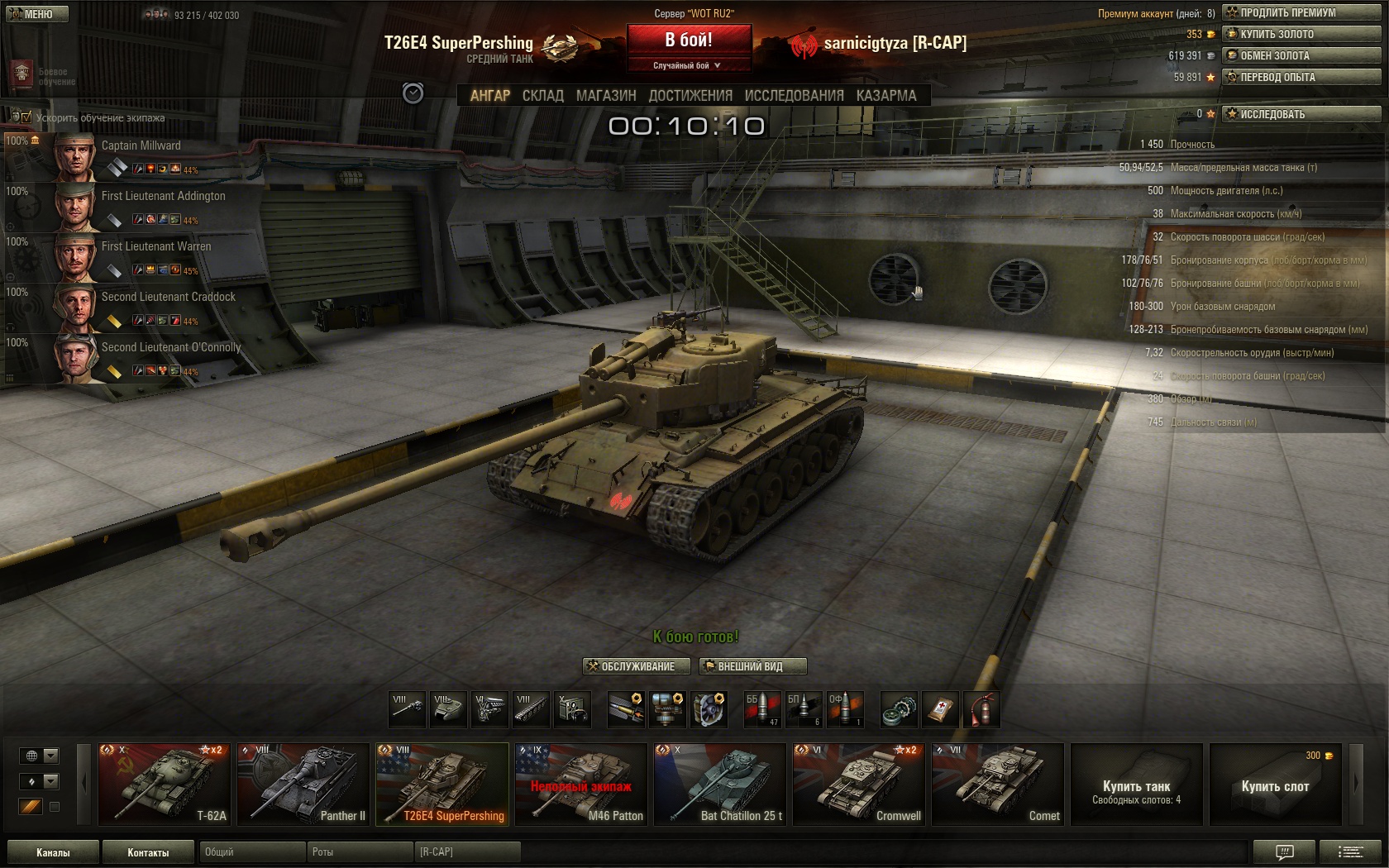Select the T-62A tank in carousel
The height and width of the screenshot is (868, 1389).
(165, 784)
